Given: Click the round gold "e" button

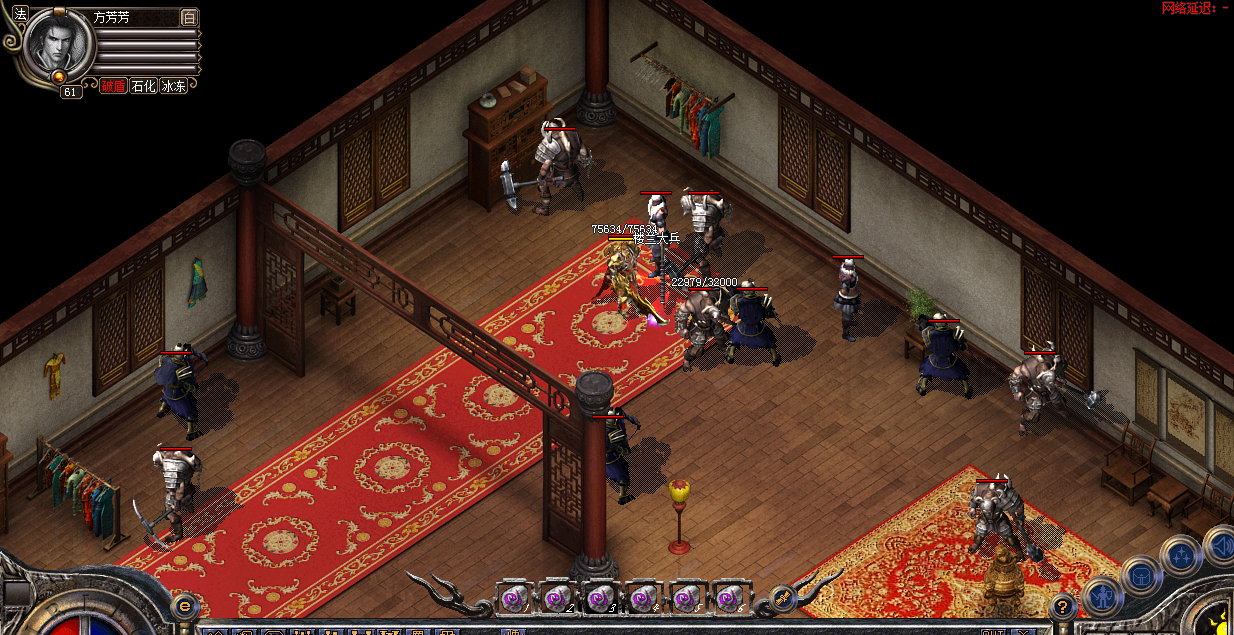Looking at the screenshot, I should pyautogui.click(x=184, y=605).
